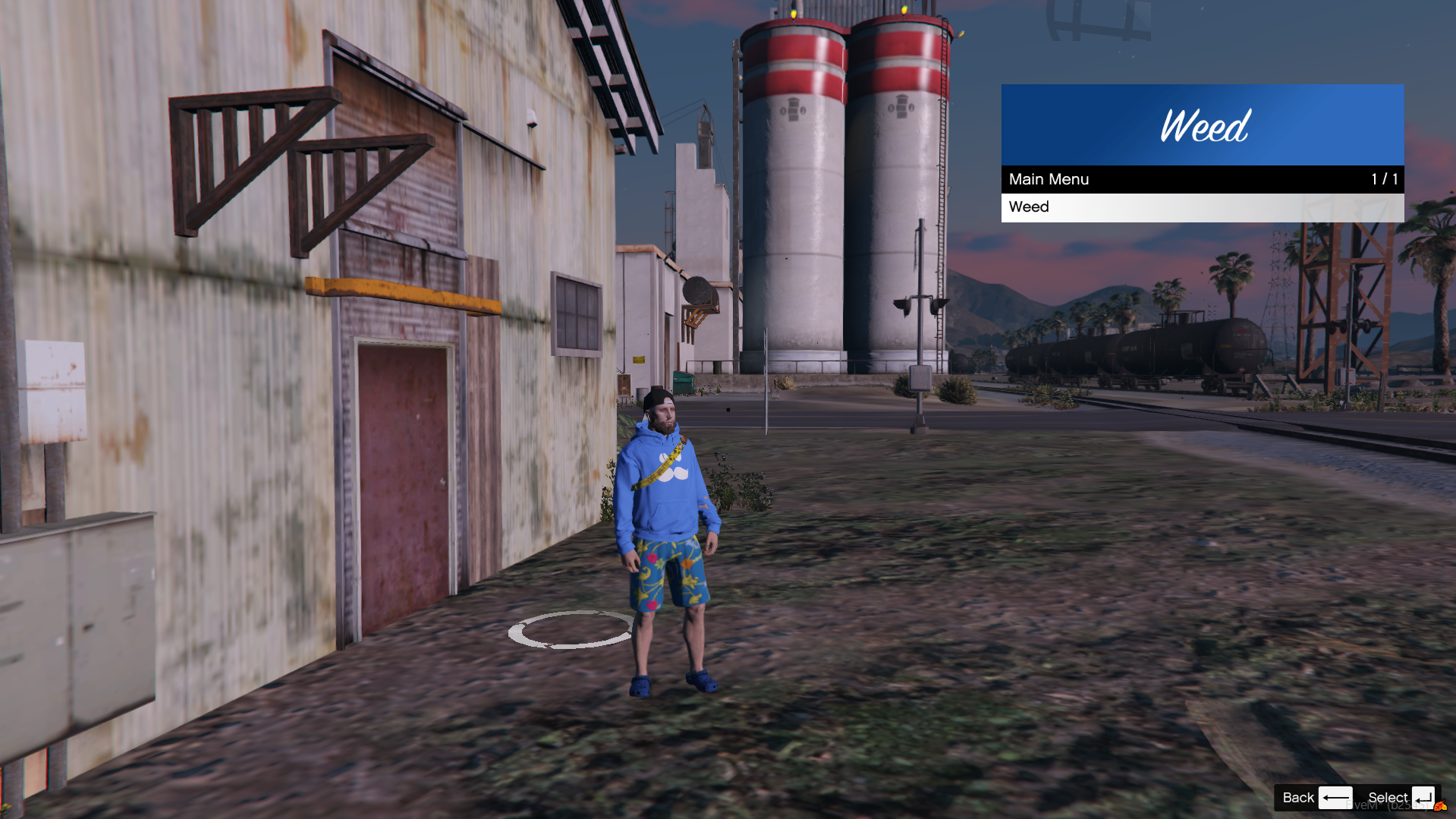
Task: Select the Weed entry in Main Menu
Action: [x=1202, y=207]
